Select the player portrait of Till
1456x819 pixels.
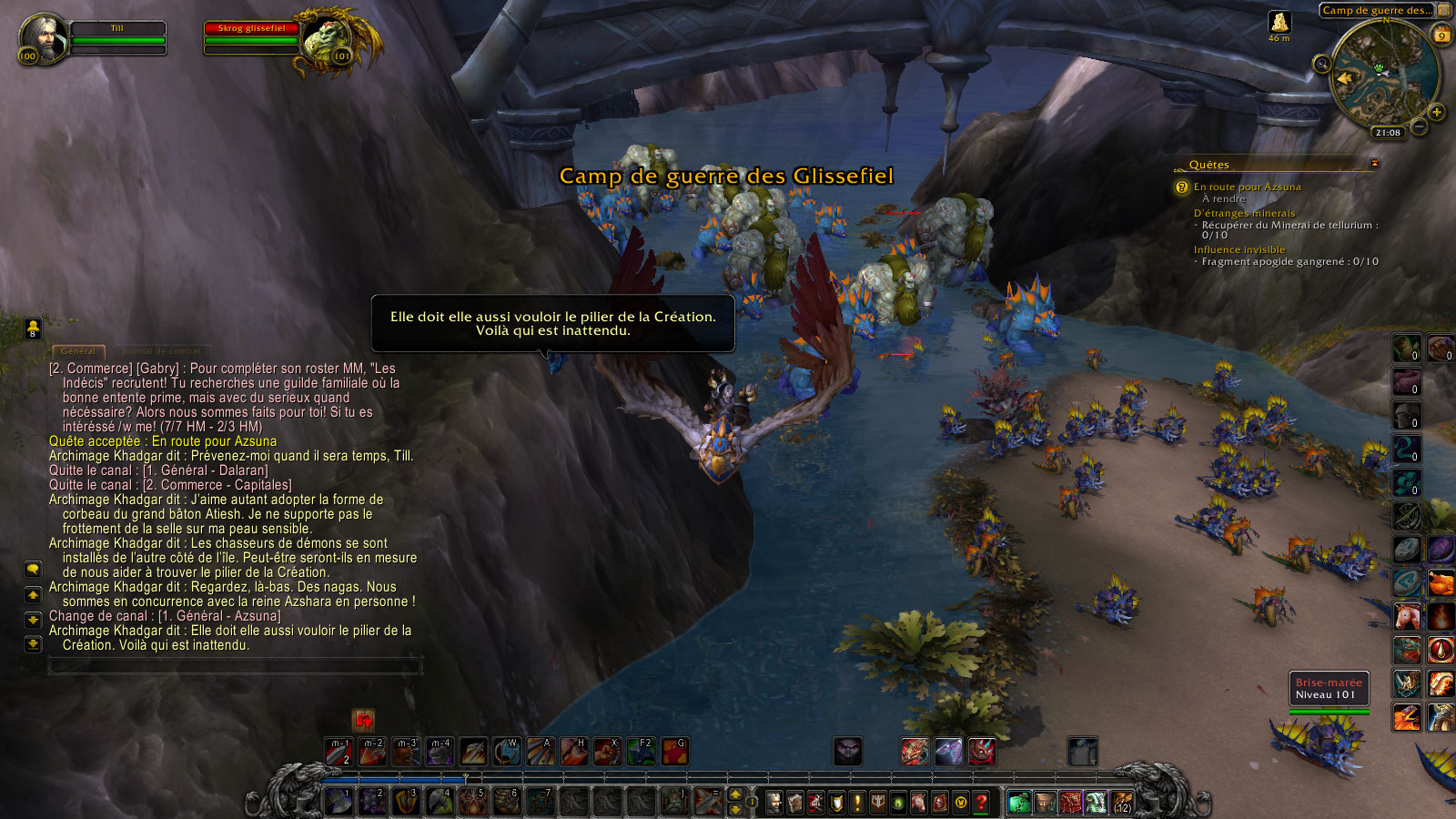click(42, 36)
